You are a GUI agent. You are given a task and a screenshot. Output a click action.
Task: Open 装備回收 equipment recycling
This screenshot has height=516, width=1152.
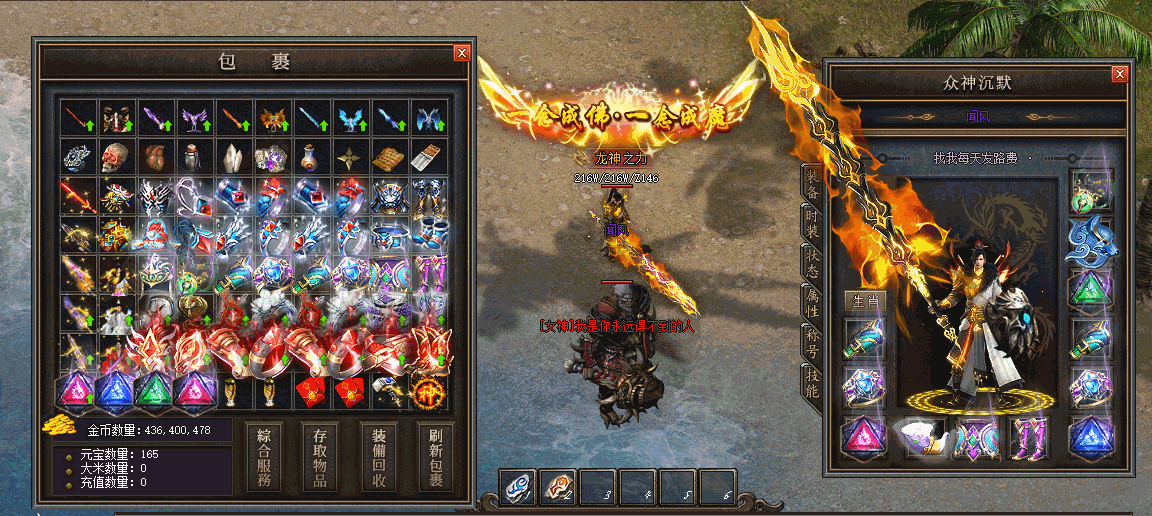pyautogui.click(x=379, y=457)
